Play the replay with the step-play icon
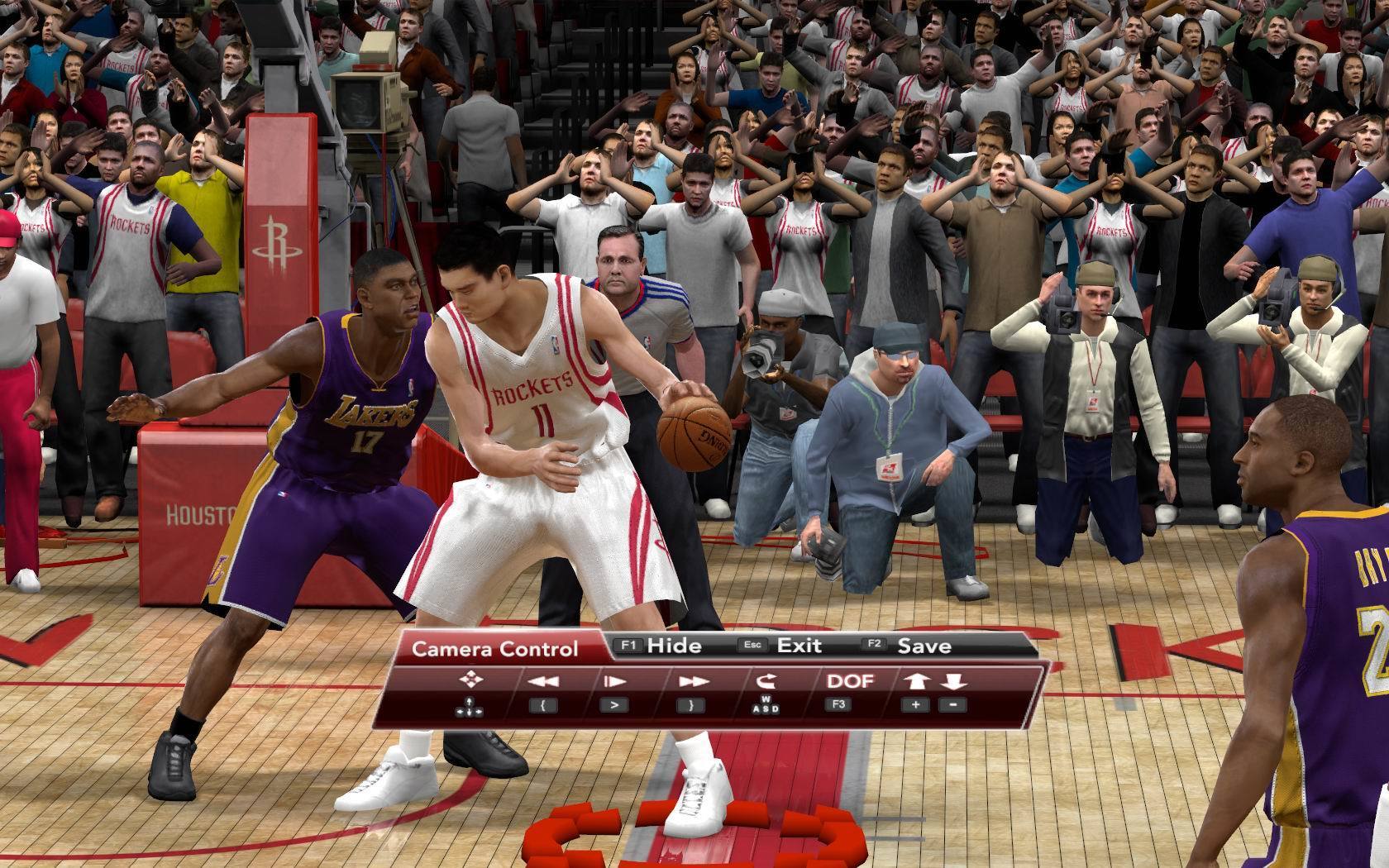Screen dimensions: 1389x868 pos(614,682)
